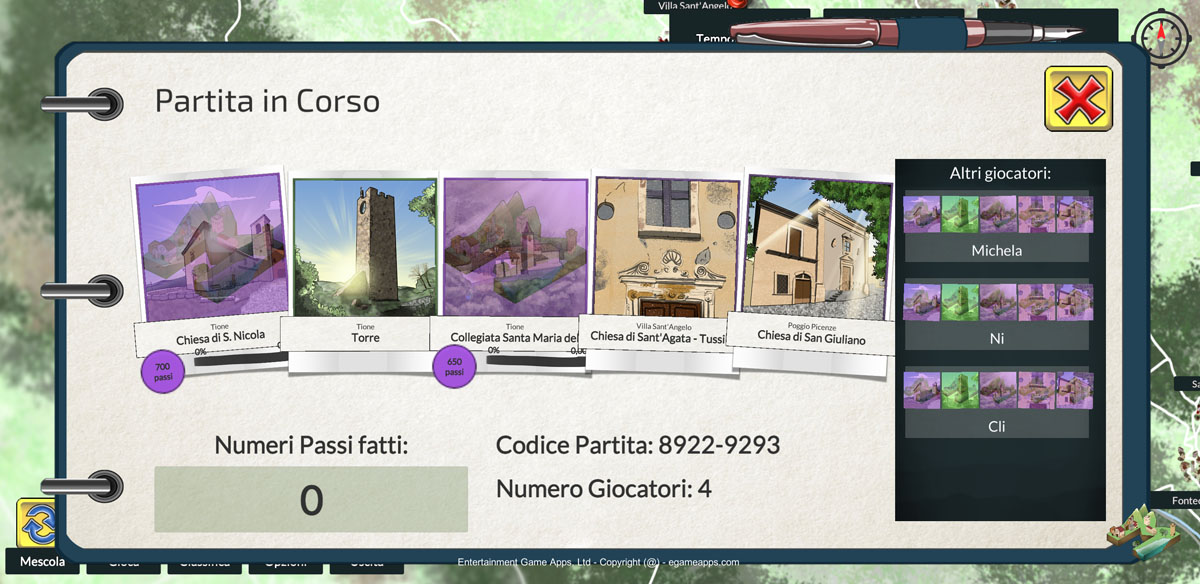The height and width of the screenshot is (584, 1200).
Task: Show player Cli's cards row
Action: (x=996, y=390)
